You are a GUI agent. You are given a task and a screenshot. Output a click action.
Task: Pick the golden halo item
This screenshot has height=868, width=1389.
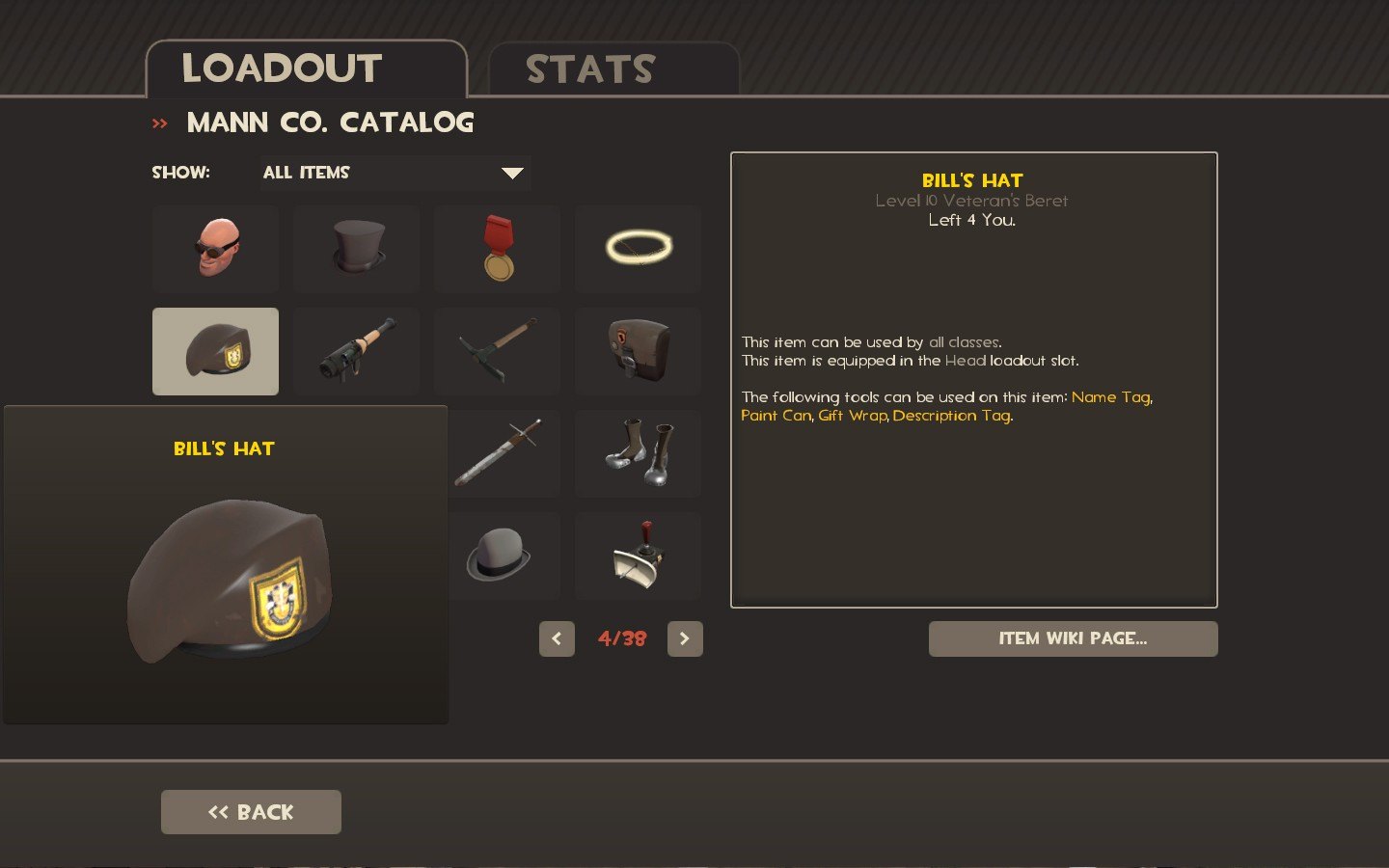click(638, 248)
